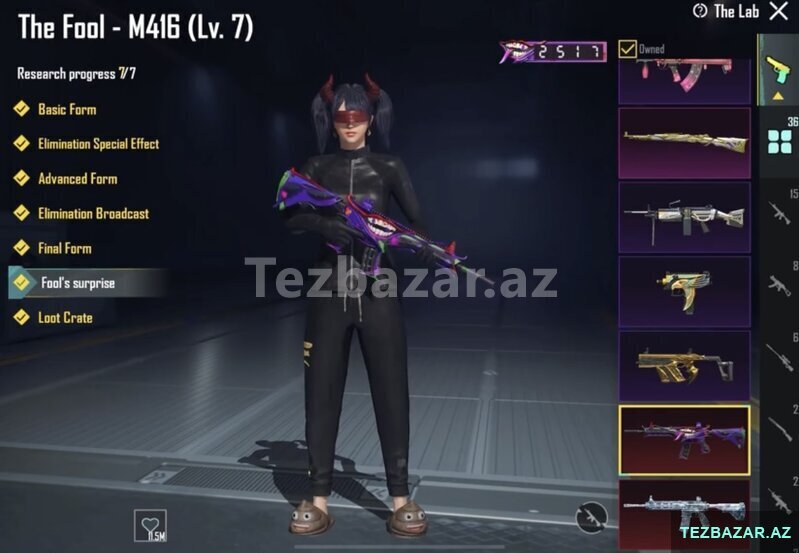Select the purple Fool M416 skin

[684, 439]
